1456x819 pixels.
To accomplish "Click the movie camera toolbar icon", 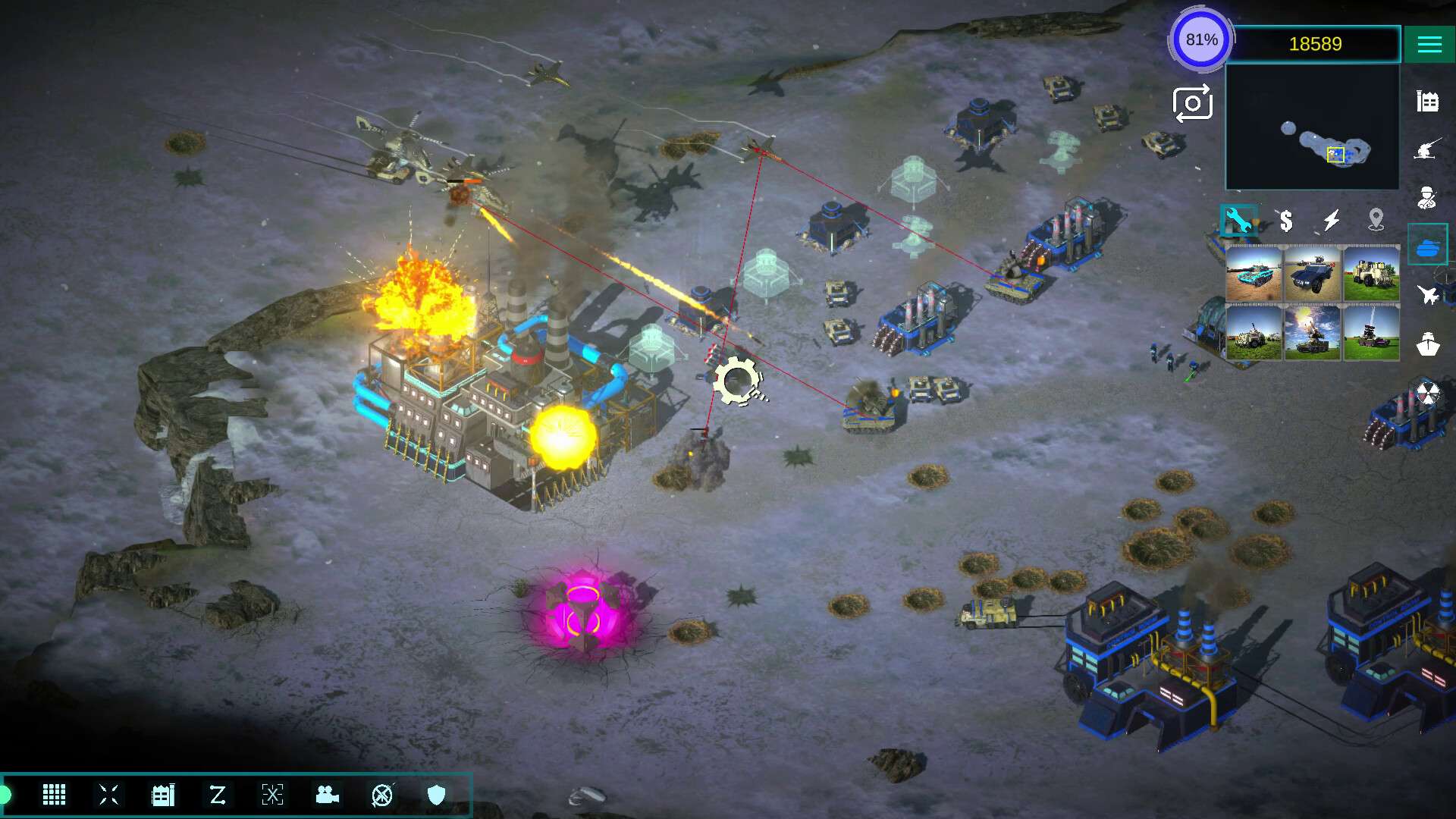I will coord(327,795).
